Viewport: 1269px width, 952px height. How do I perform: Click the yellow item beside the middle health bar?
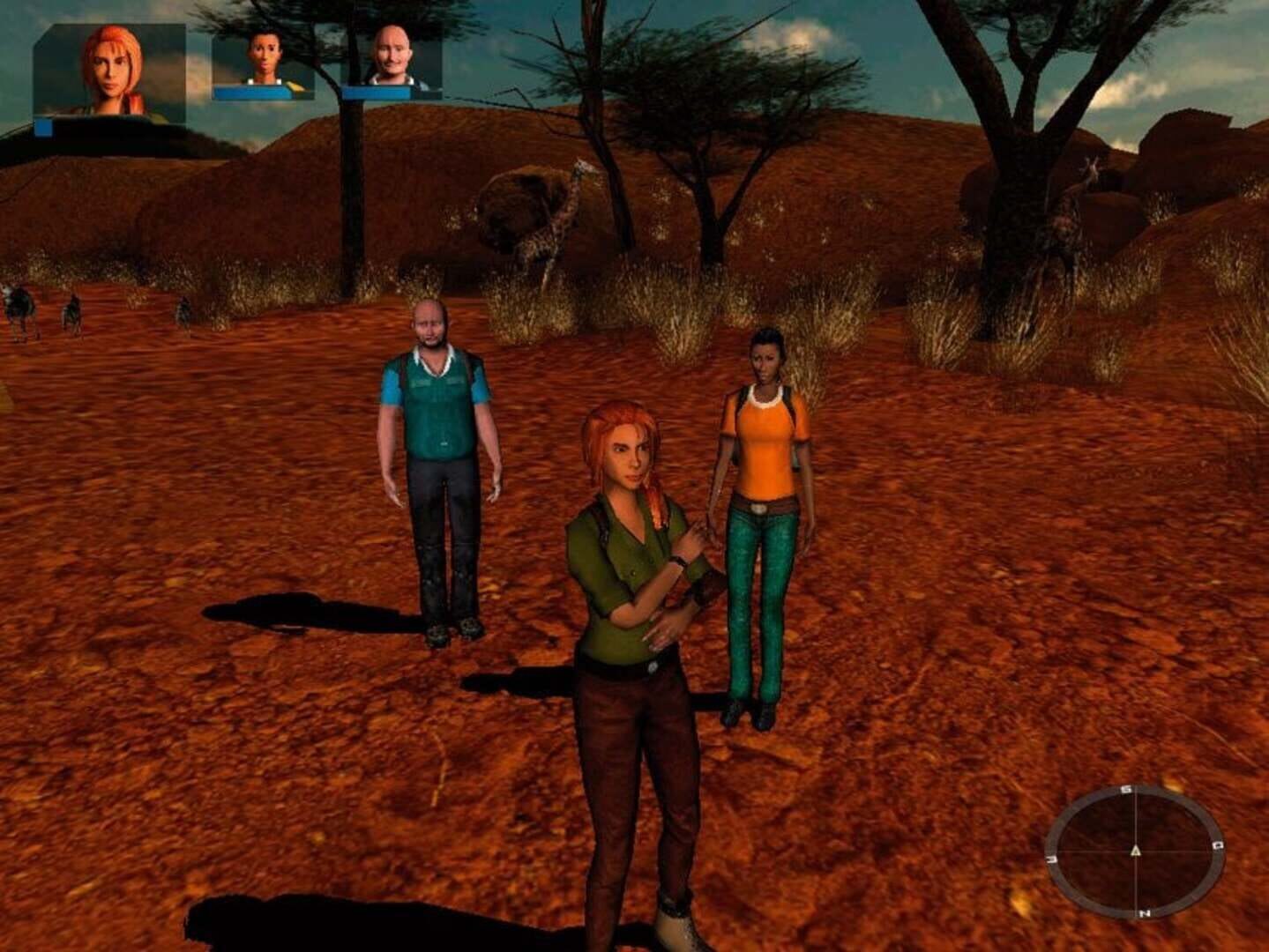pos(295,88)
